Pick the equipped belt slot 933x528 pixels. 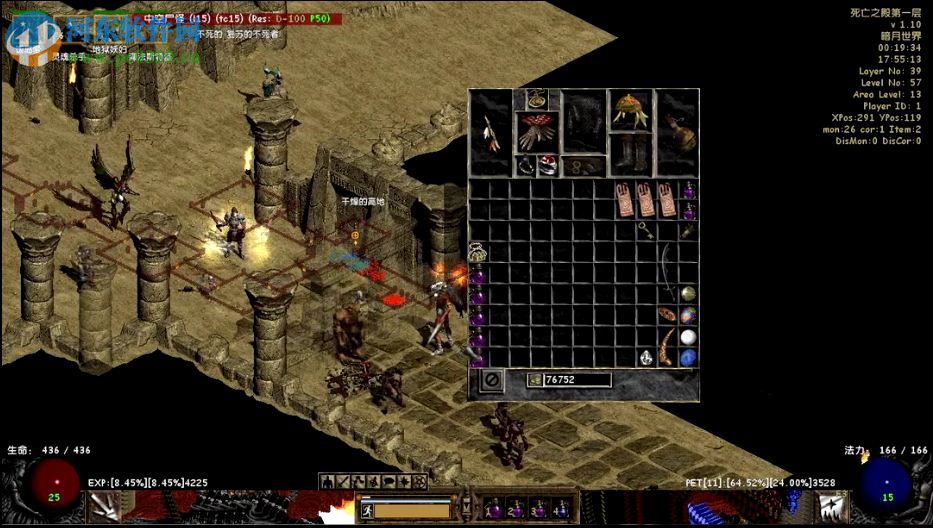(584, 166)
